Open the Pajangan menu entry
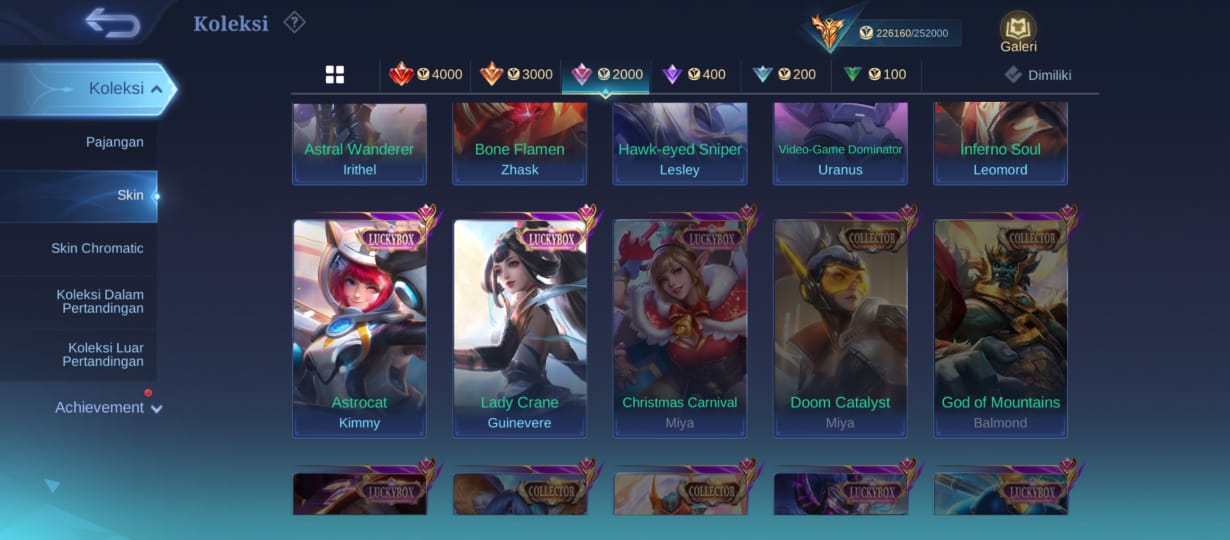1230x540 pixels. point(114,142)
